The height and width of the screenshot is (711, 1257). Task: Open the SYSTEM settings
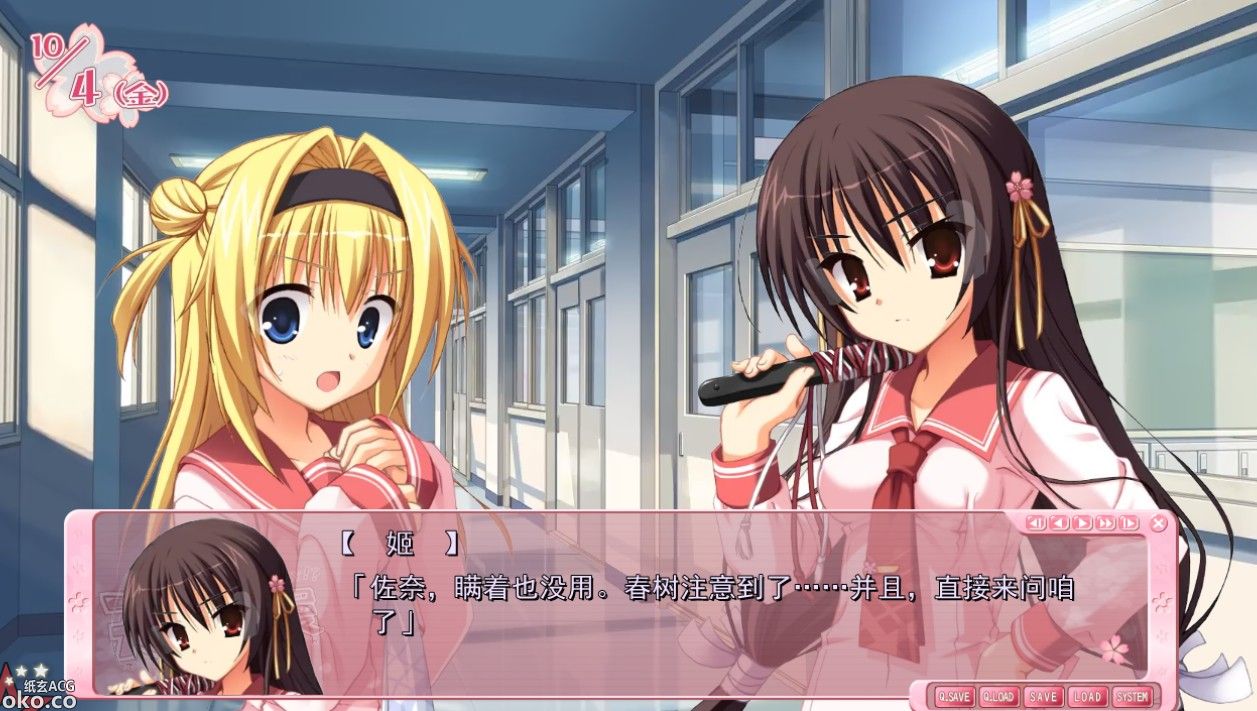[x=1132, y=696]
